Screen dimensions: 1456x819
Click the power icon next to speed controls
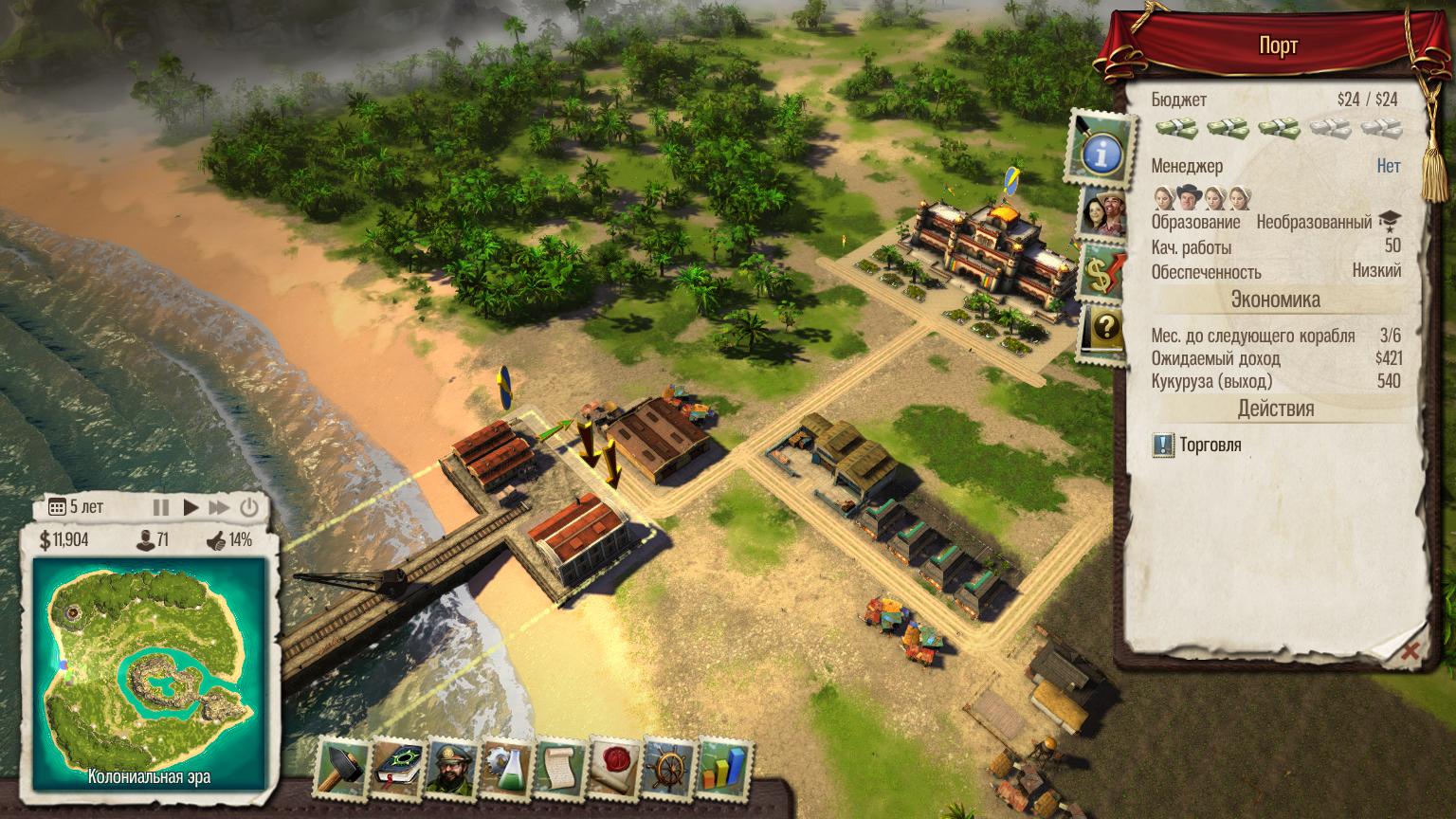pos(248,507)
